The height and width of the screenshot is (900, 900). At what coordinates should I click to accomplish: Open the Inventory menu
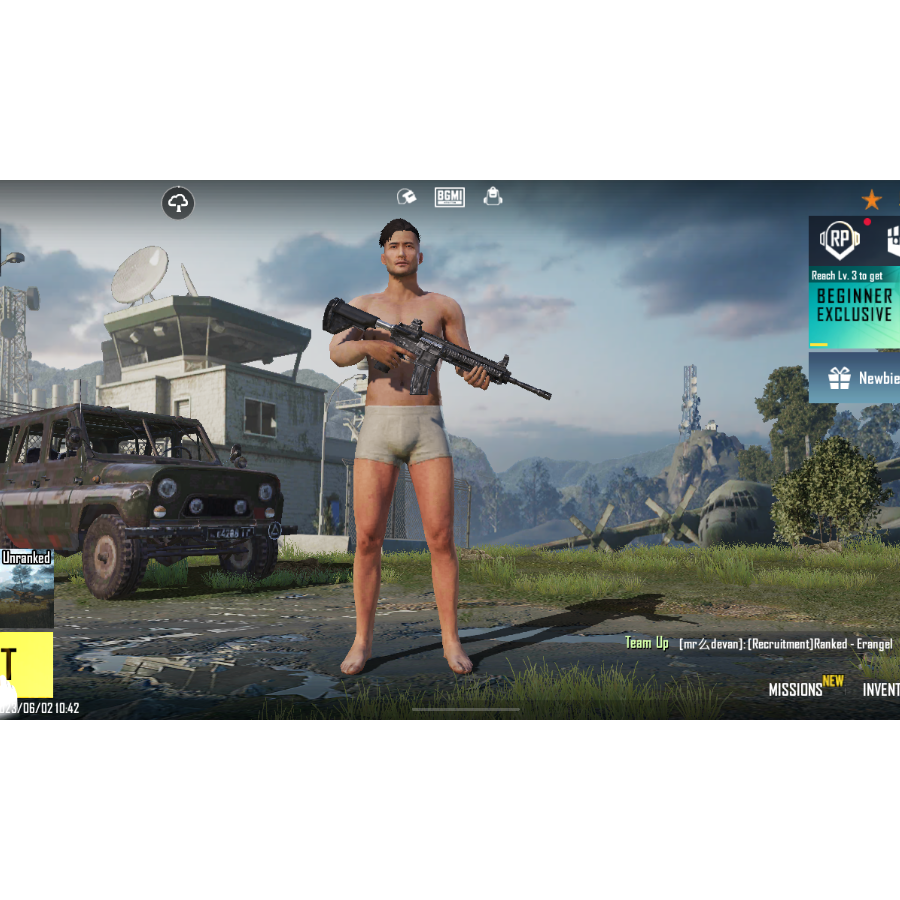(x=881, y=689)
